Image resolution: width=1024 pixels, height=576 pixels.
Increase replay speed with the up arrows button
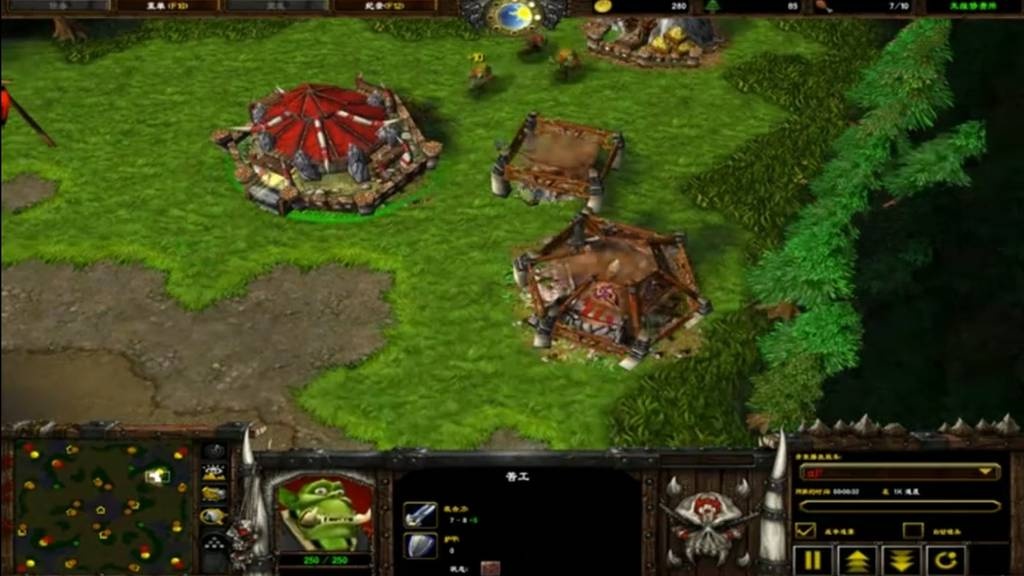pos(858,559)
